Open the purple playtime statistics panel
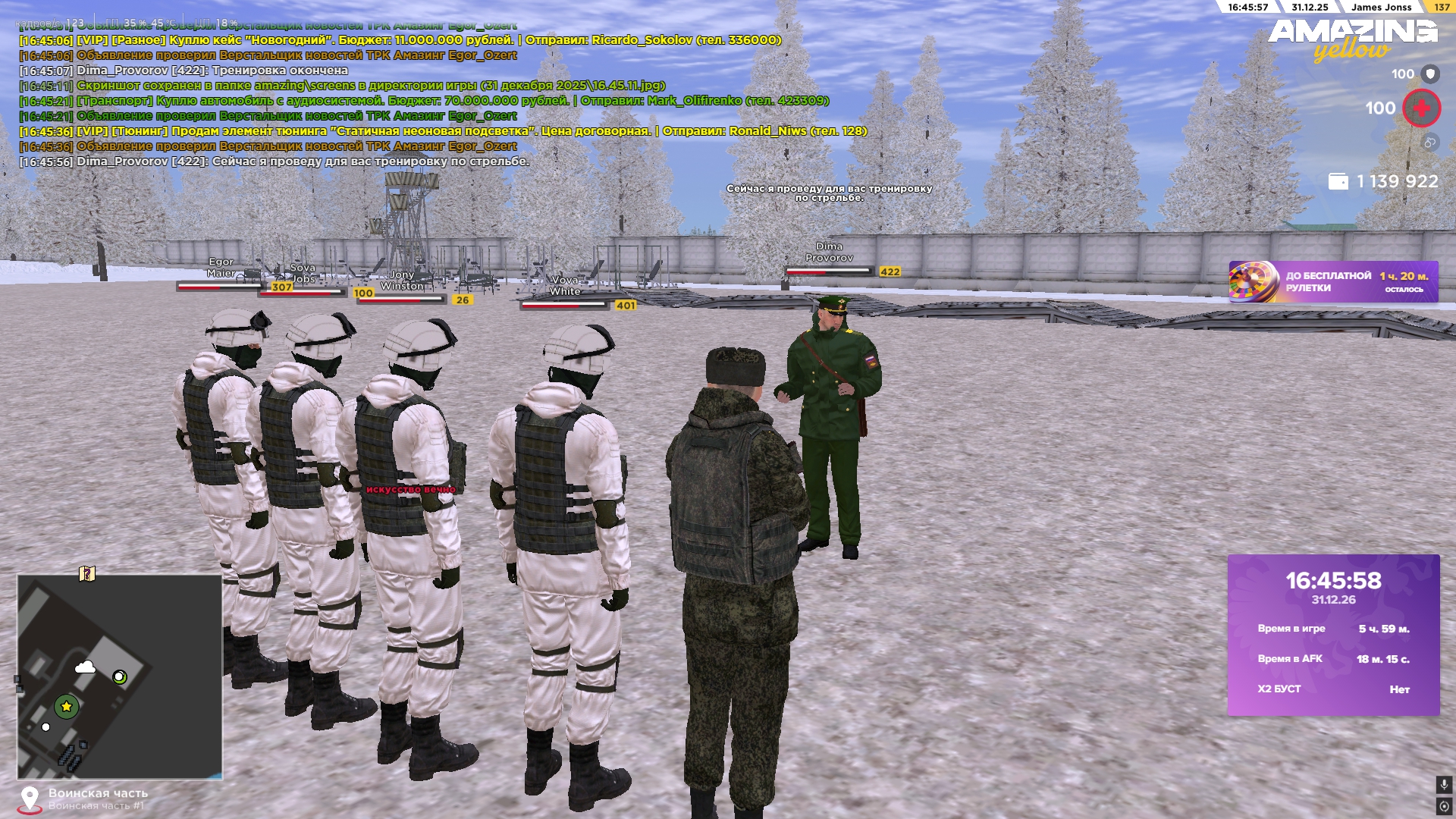The width and height of the screenshot is (1456, 819). point(1333,635)
